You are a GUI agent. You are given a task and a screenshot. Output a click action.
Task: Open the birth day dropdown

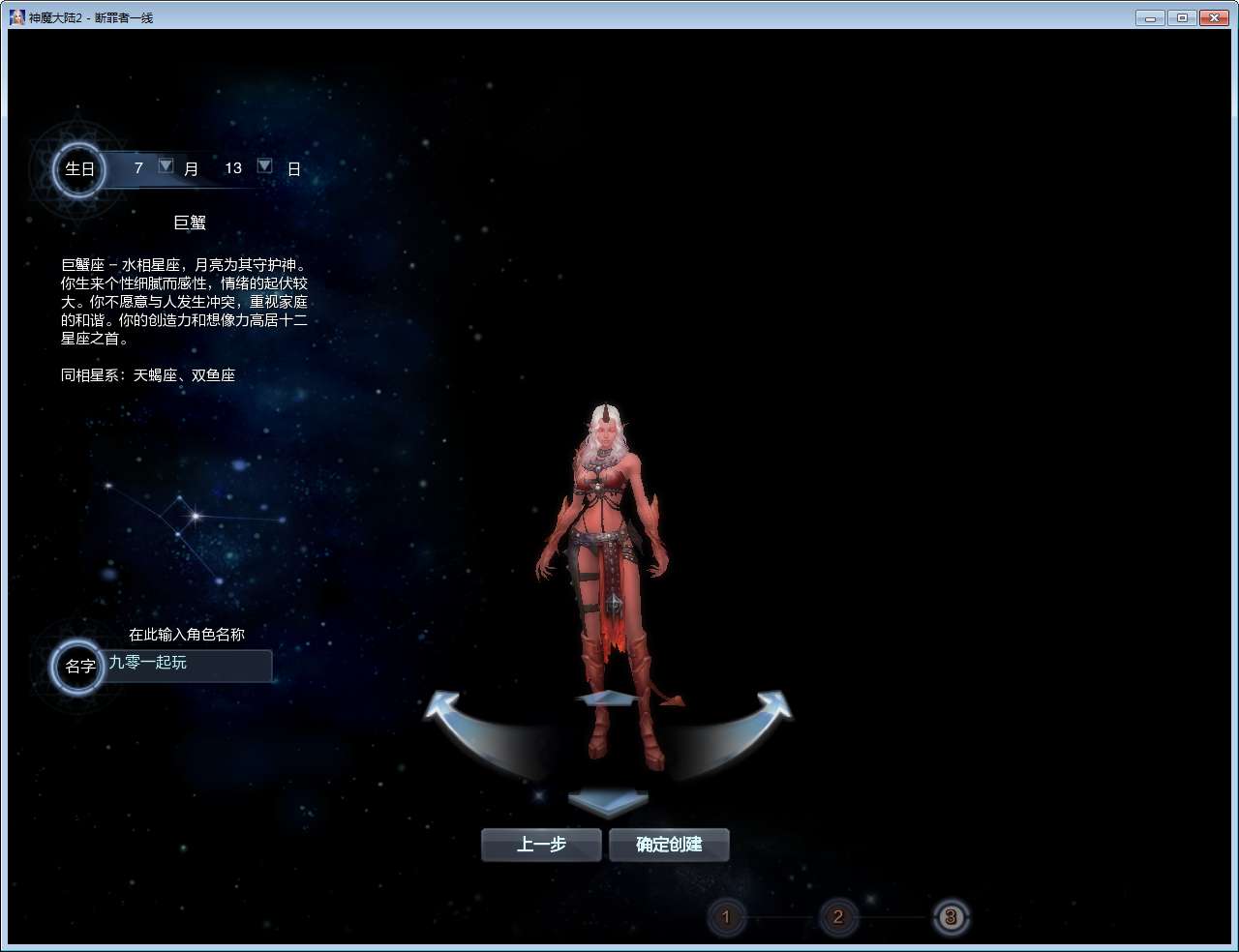(264, 165)
